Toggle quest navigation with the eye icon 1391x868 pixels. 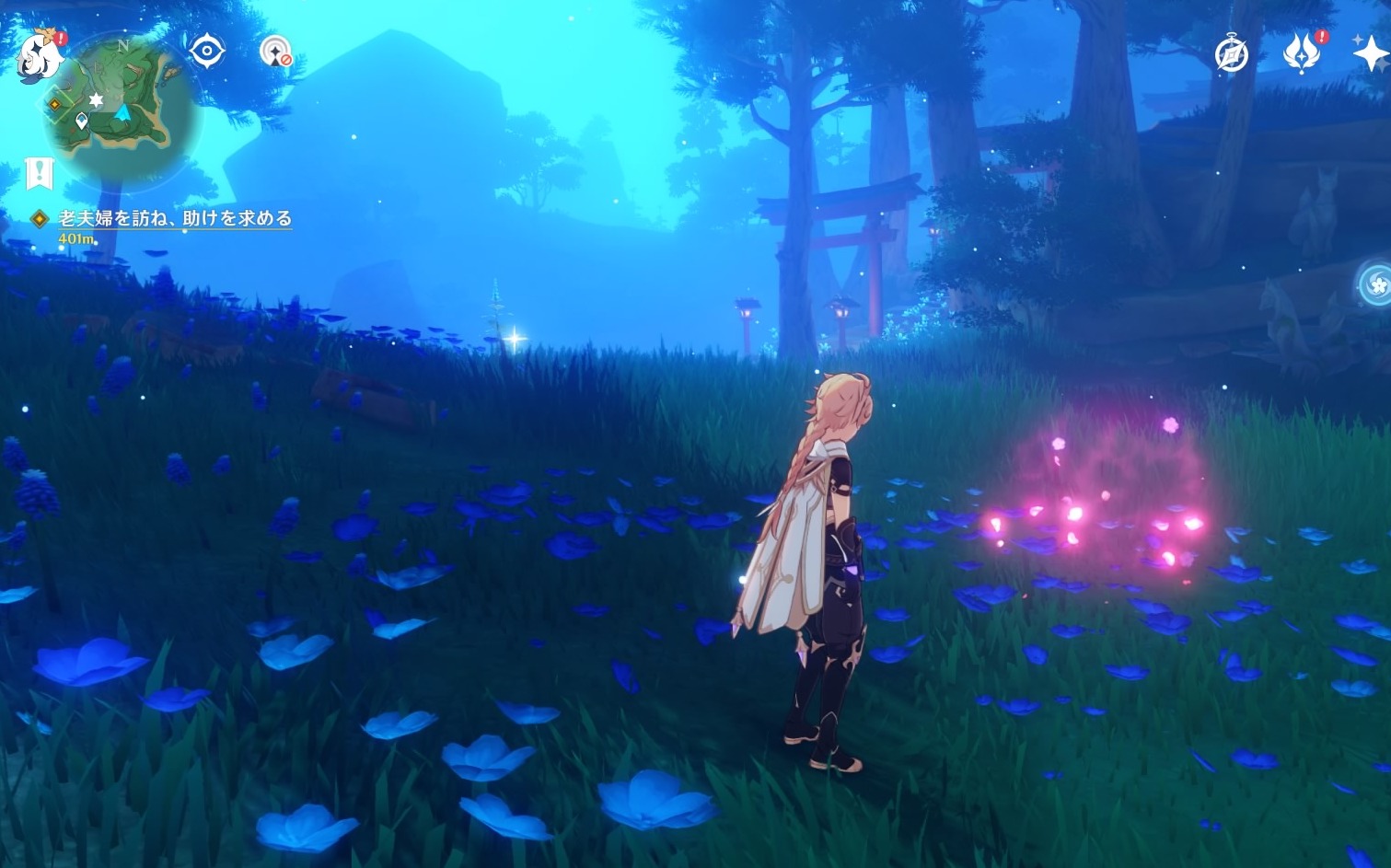206,52
